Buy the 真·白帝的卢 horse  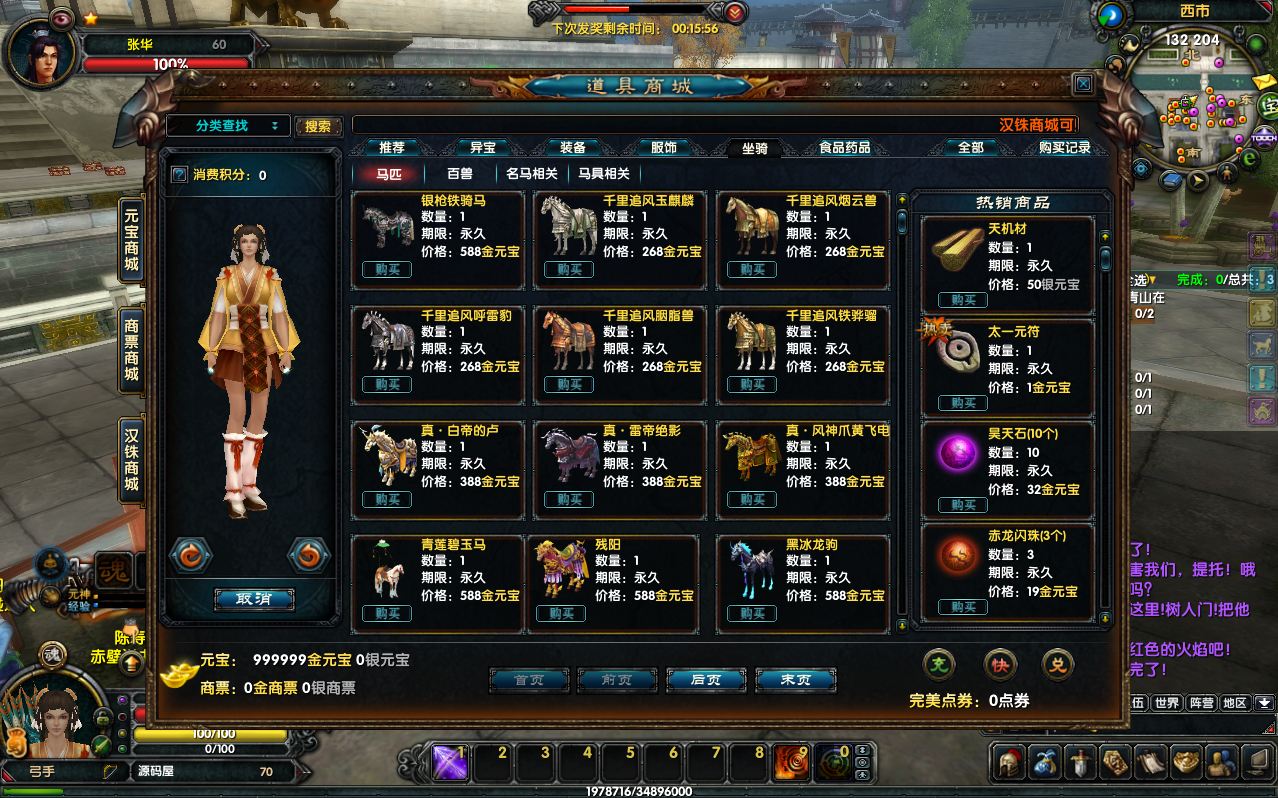[x=387, y=500]
